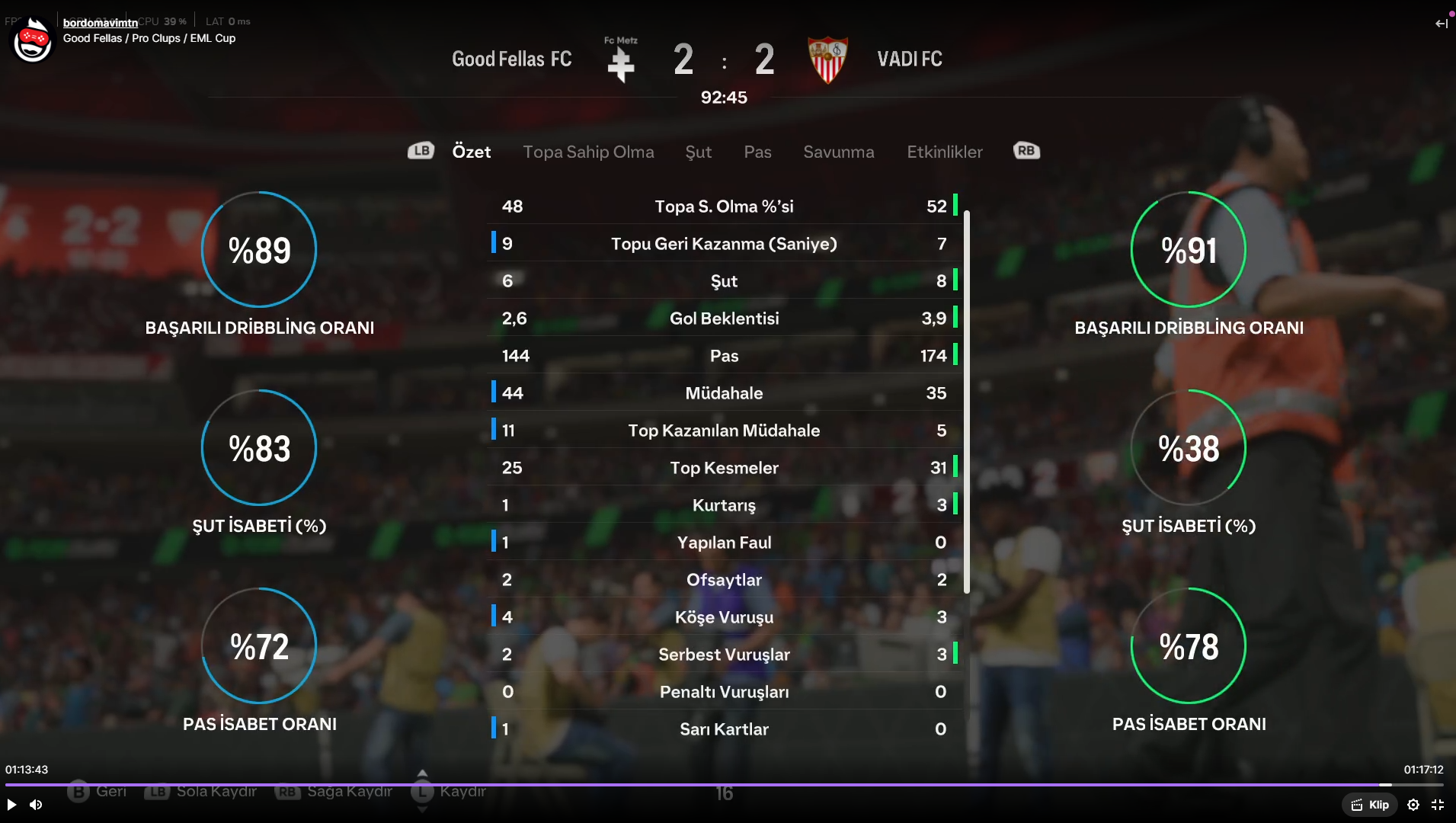The width and height of the screenshot is (1456, 823).
Task: Create a clip with Klip button
Action: click(1370, 805)
